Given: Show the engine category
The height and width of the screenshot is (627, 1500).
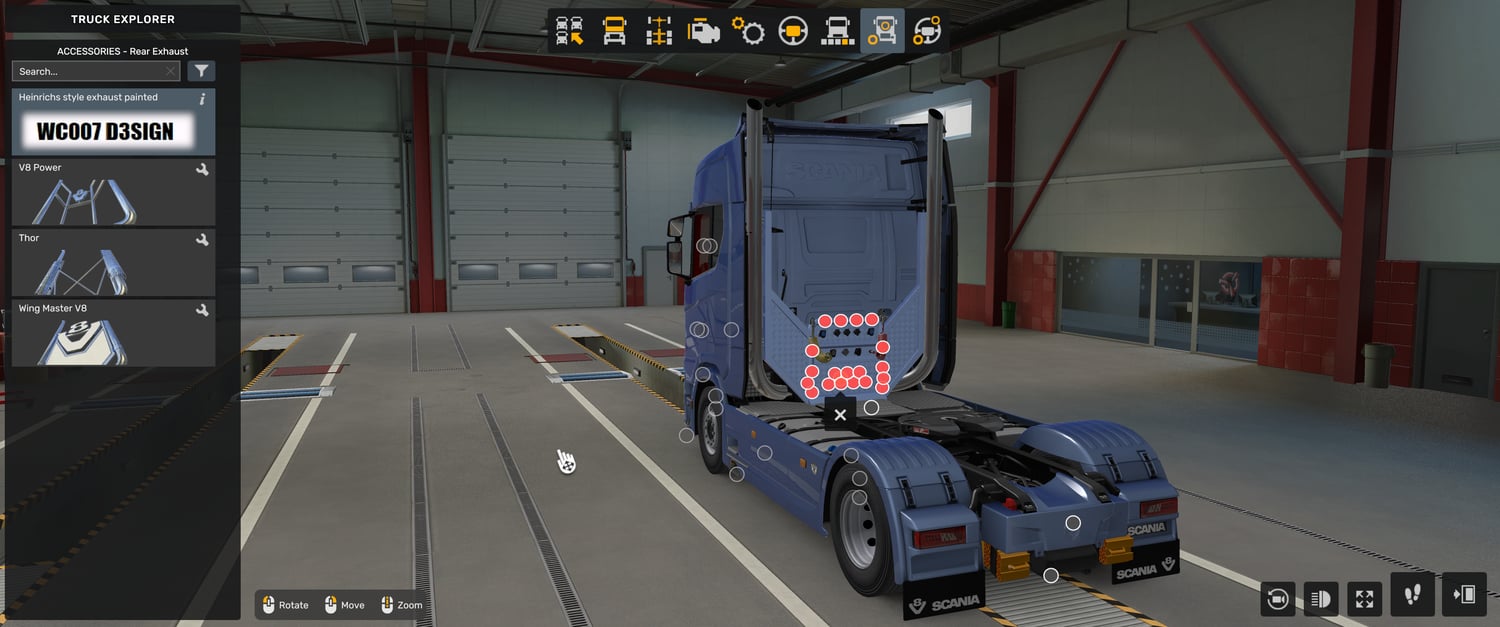Looking at the screenshot, I should tap(703, 31).
